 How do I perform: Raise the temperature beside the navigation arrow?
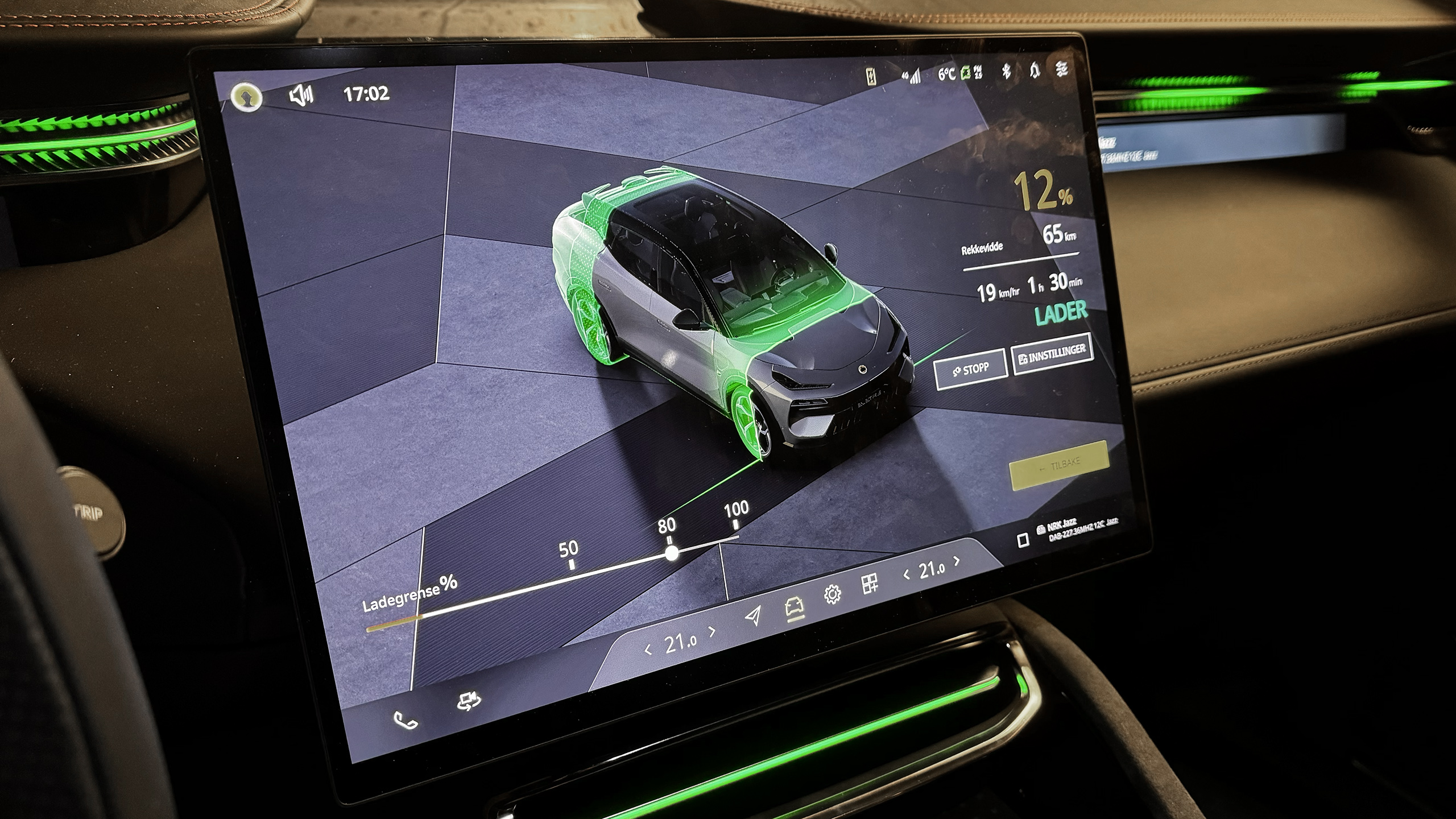(713, 631)
